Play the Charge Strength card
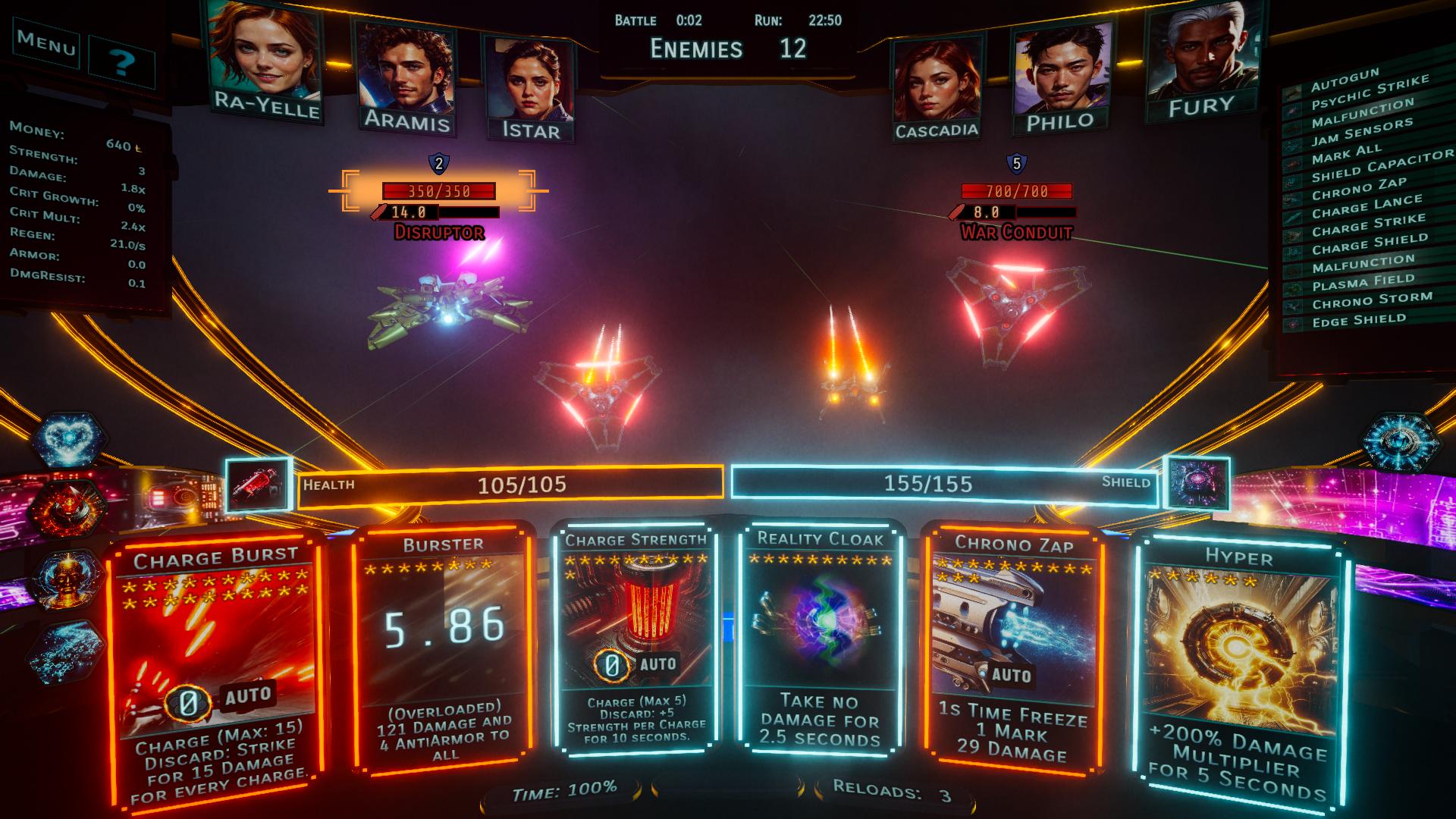Screen dimensions: 1456x819 click(x=635, y=637)
